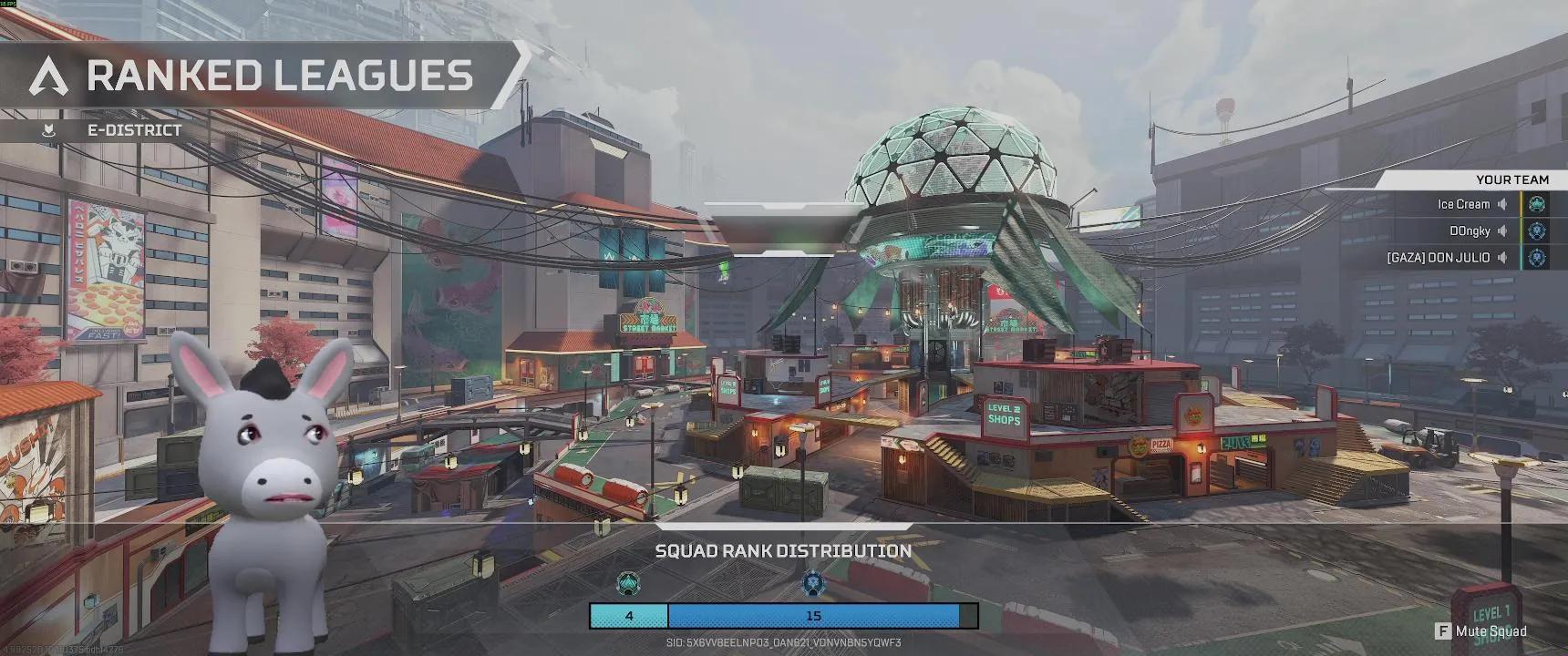Click the Apex Legends logo emblem
Image resolution: width=1568 pixels, height=656 pixels.
(47, 77)
